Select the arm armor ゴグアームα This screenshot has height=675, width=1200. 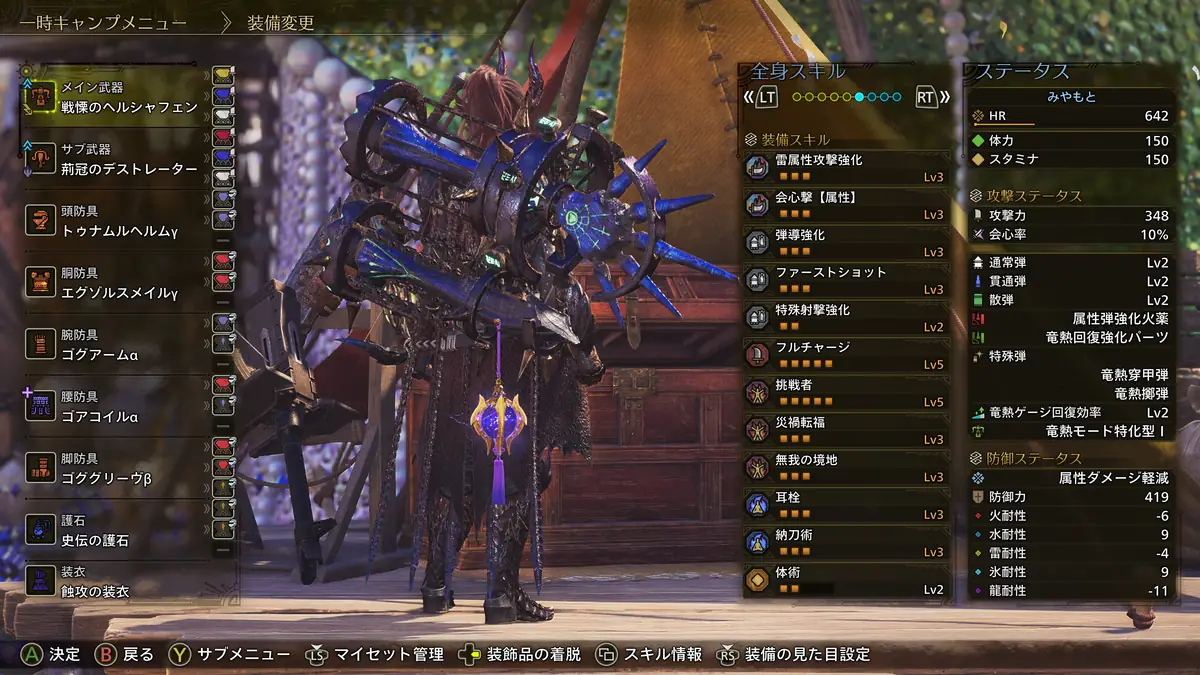pyautogui.click(x=115, y=345)
